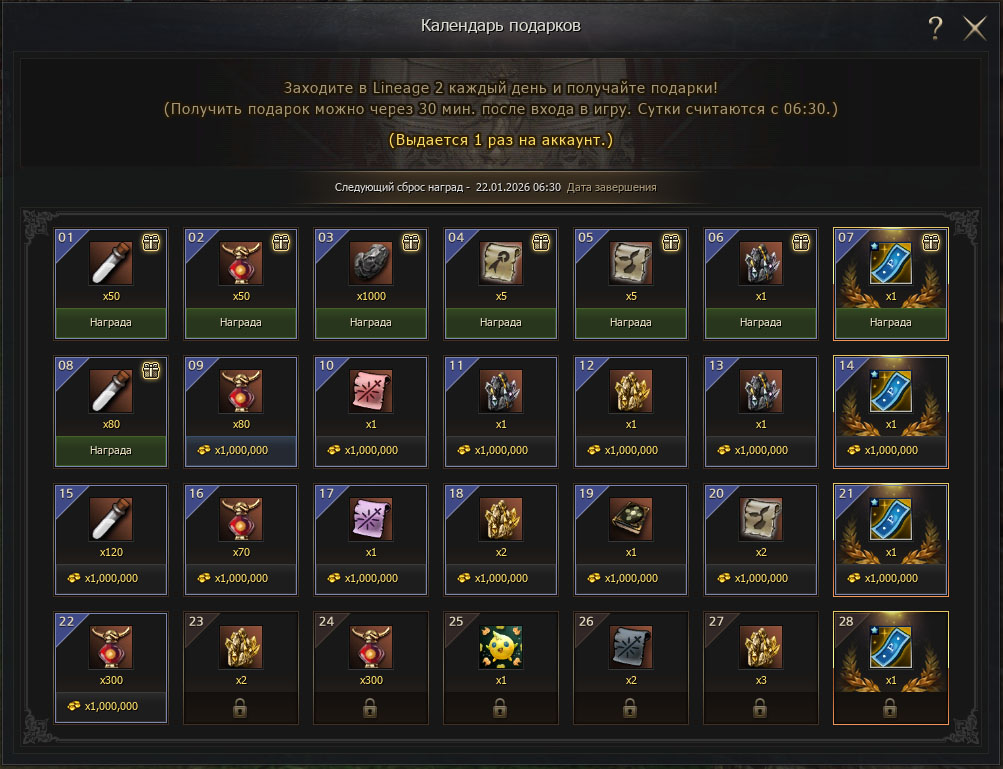This screenshot has width=1003, height=769.
Task: Choose the day 19 dark book icon
Action: [630, 521]
